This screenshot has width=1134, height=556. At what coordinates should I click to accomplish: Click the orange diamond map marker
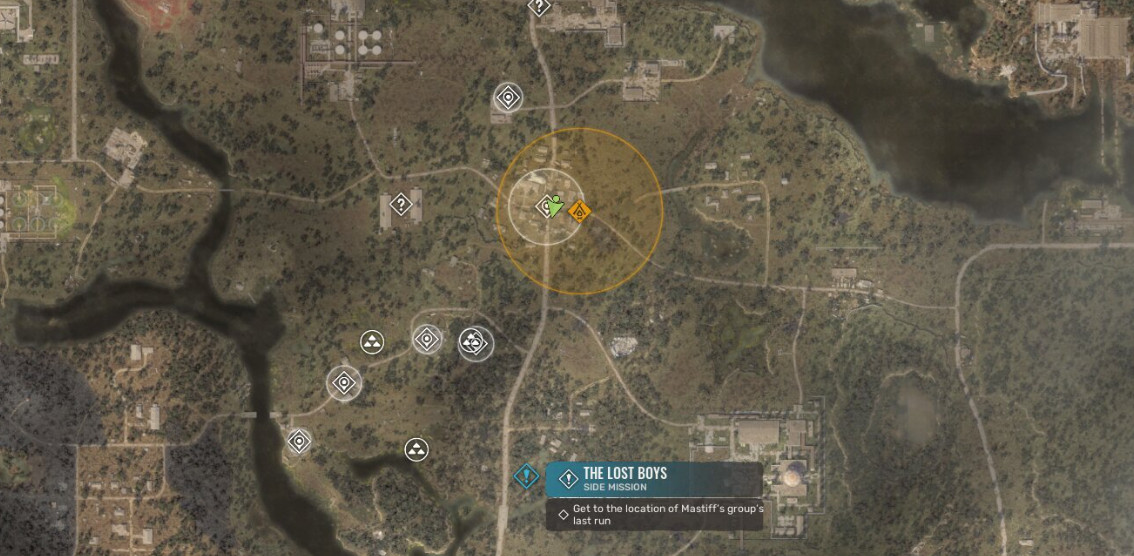click(x=579, y=211)
